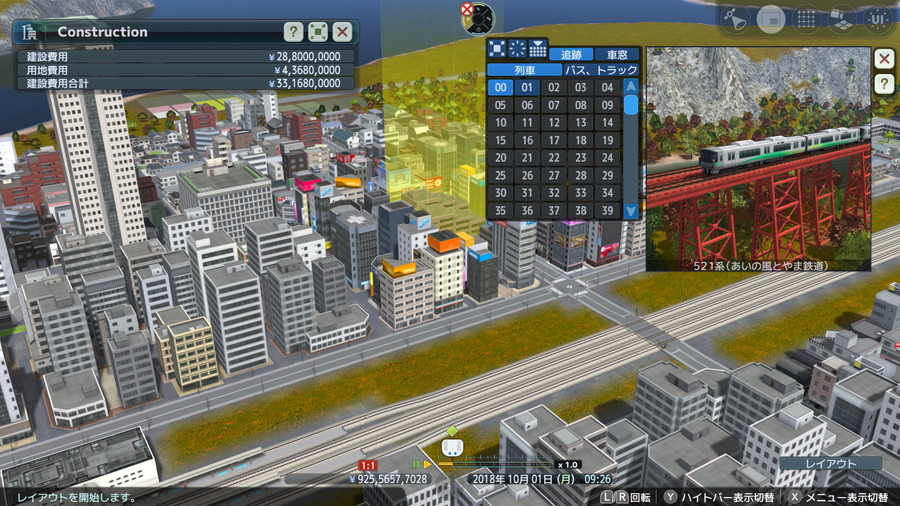The width and height of the screenshot is (900, 506).
Task: Close the train camera preview window
Action: (x=884, y=58)
